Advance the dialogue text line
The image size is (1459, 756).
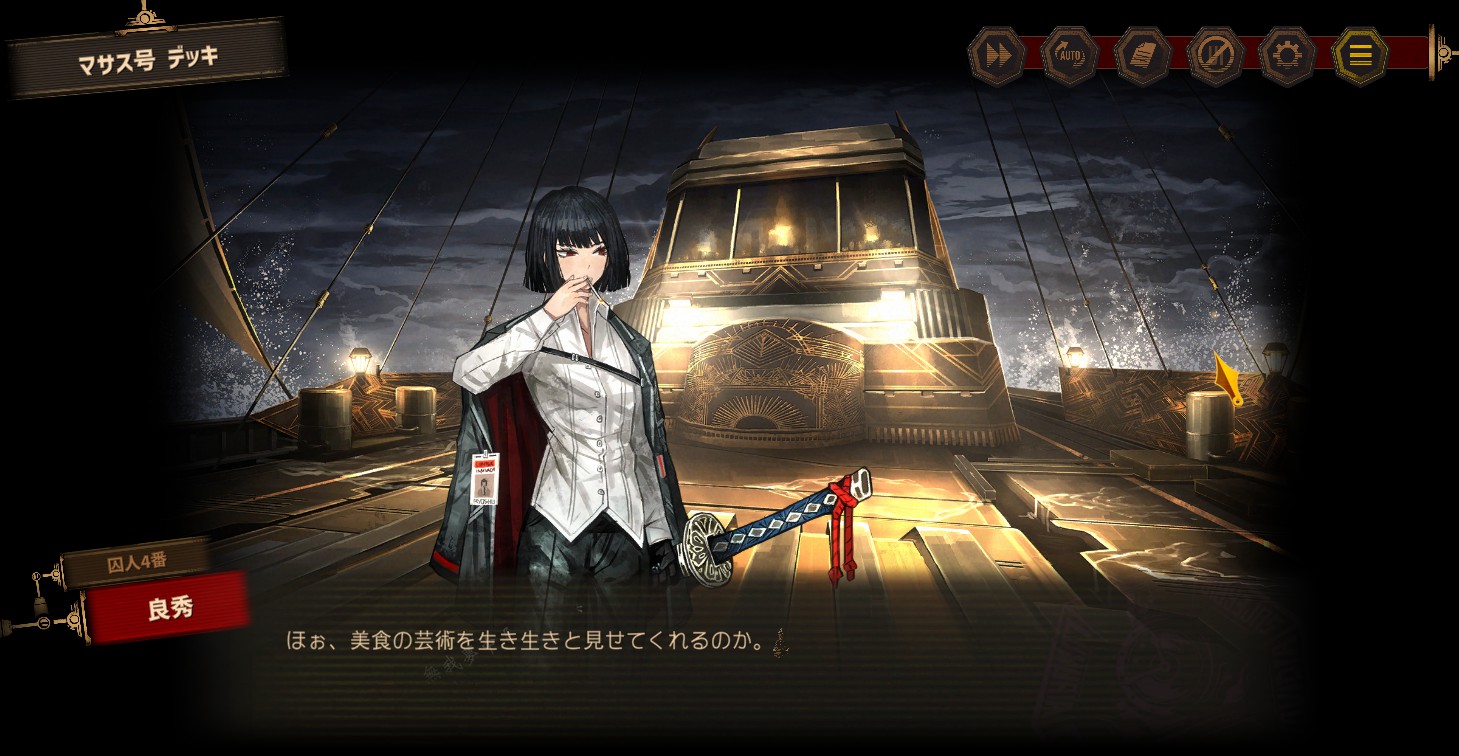528,641
